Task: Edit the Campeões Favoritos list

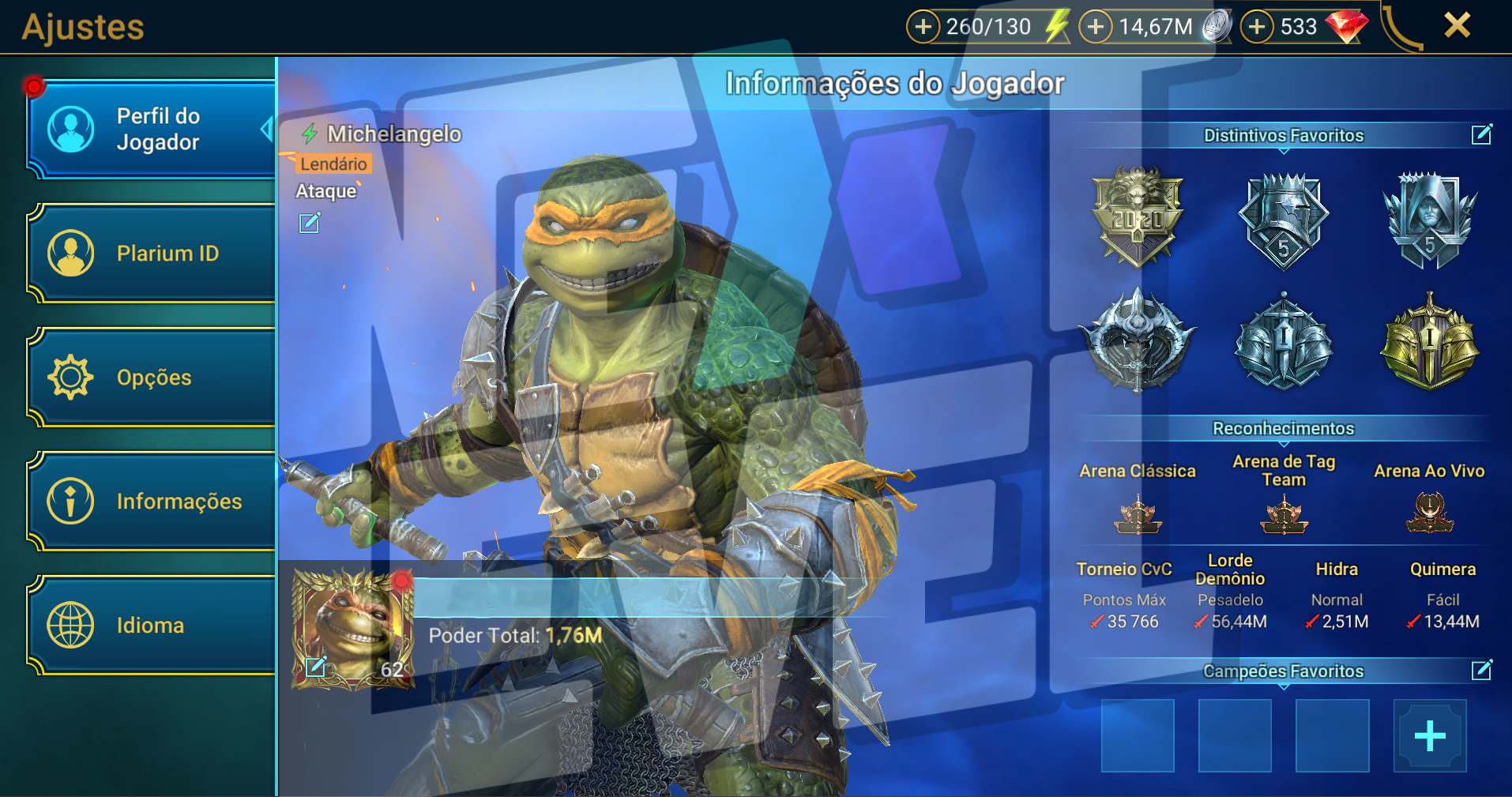Action: coord(1481,671)
